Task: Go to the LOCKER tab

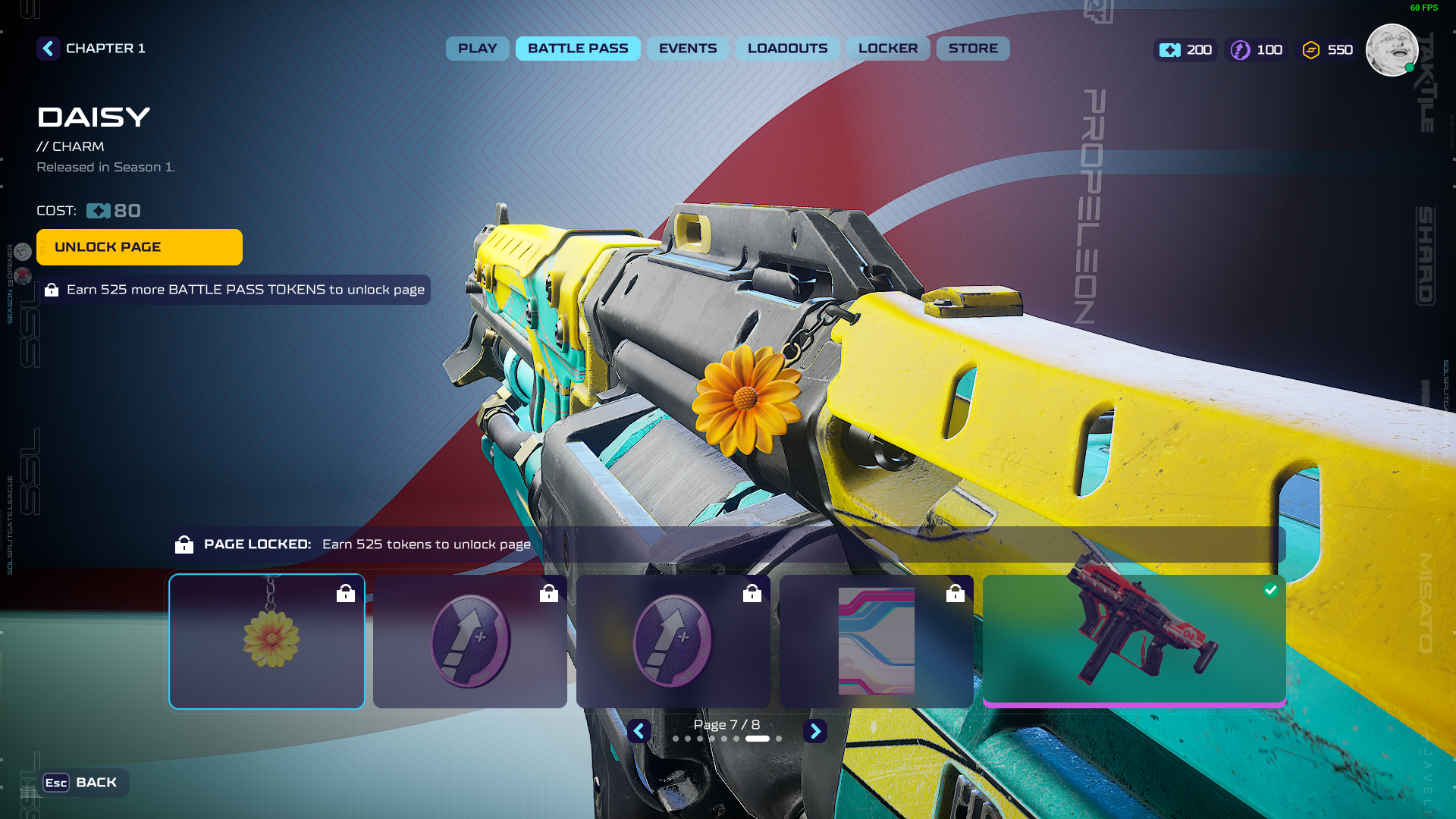Action: pyautogui.click(x=888, y=49)
